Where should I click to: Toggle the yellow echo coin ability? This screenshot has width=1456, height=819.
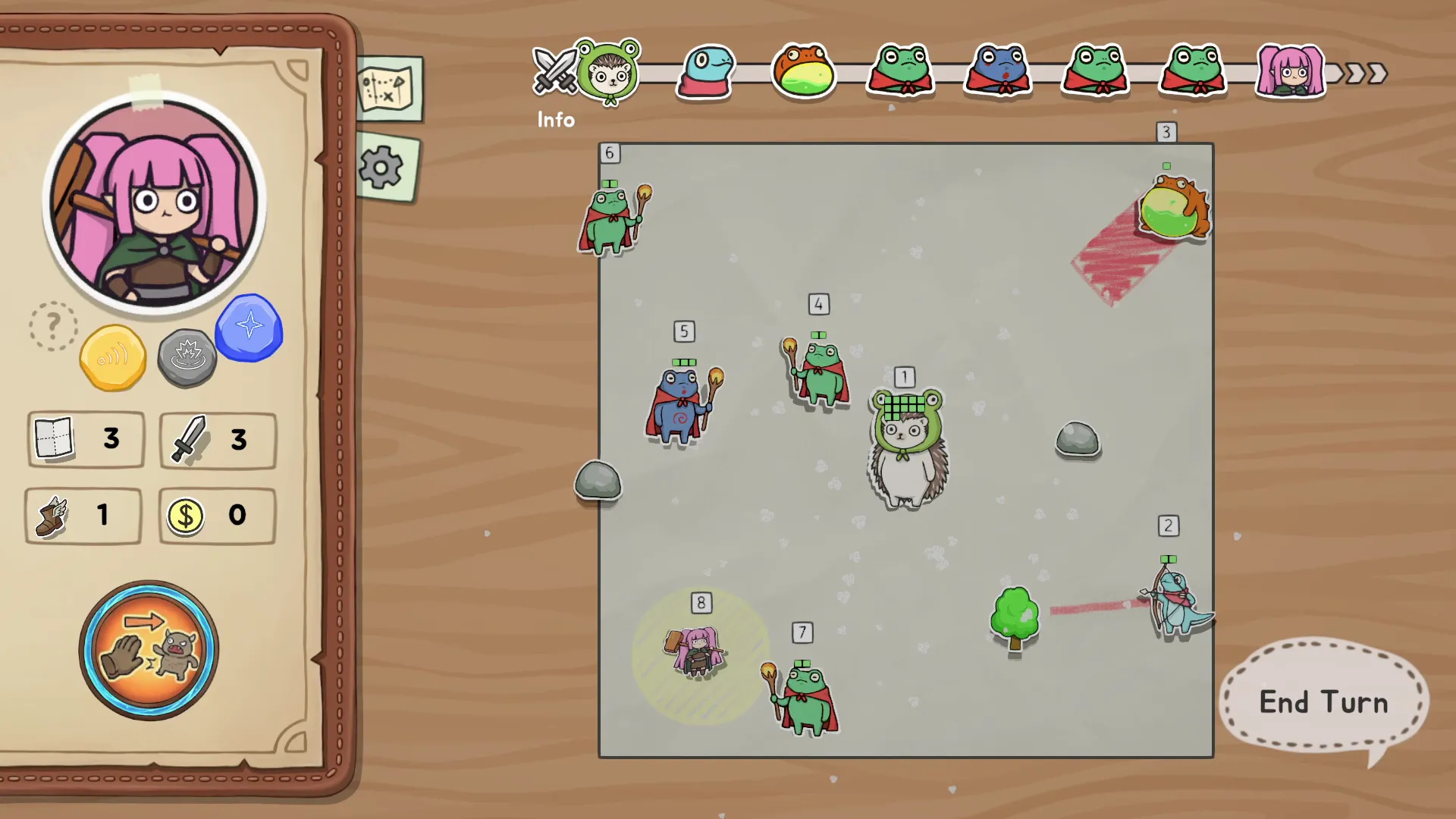tap(113, 356)
